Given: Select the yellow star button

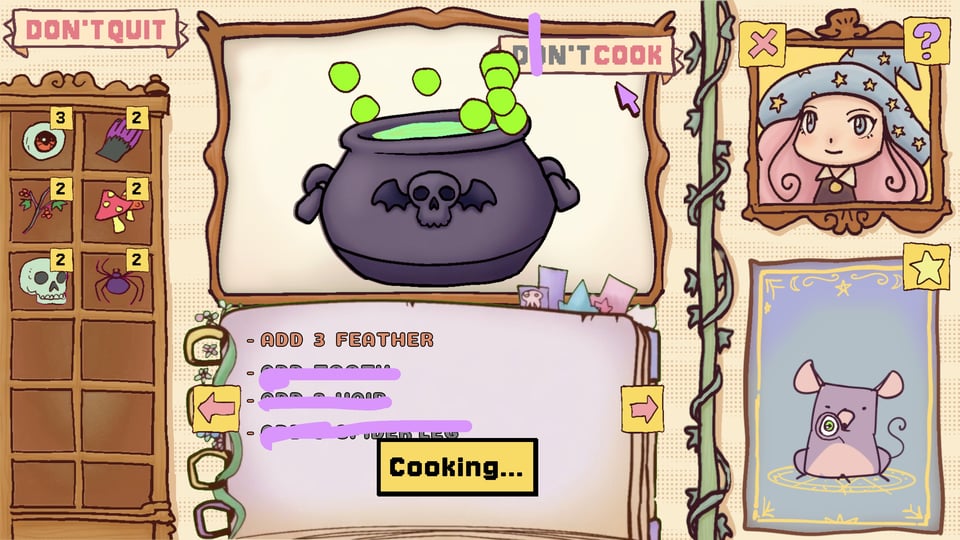Looking at the screenshot, I should click(926, 266).
